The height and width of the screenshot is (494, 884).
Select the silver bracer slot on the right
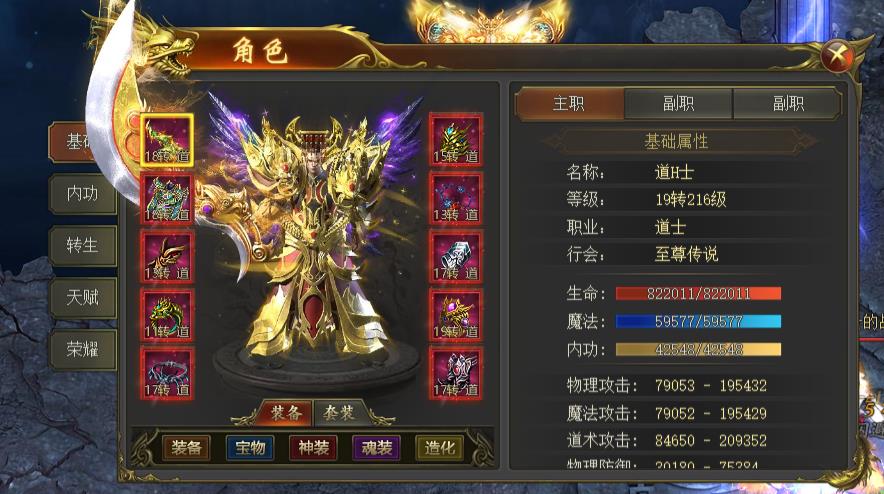(456, 257)
